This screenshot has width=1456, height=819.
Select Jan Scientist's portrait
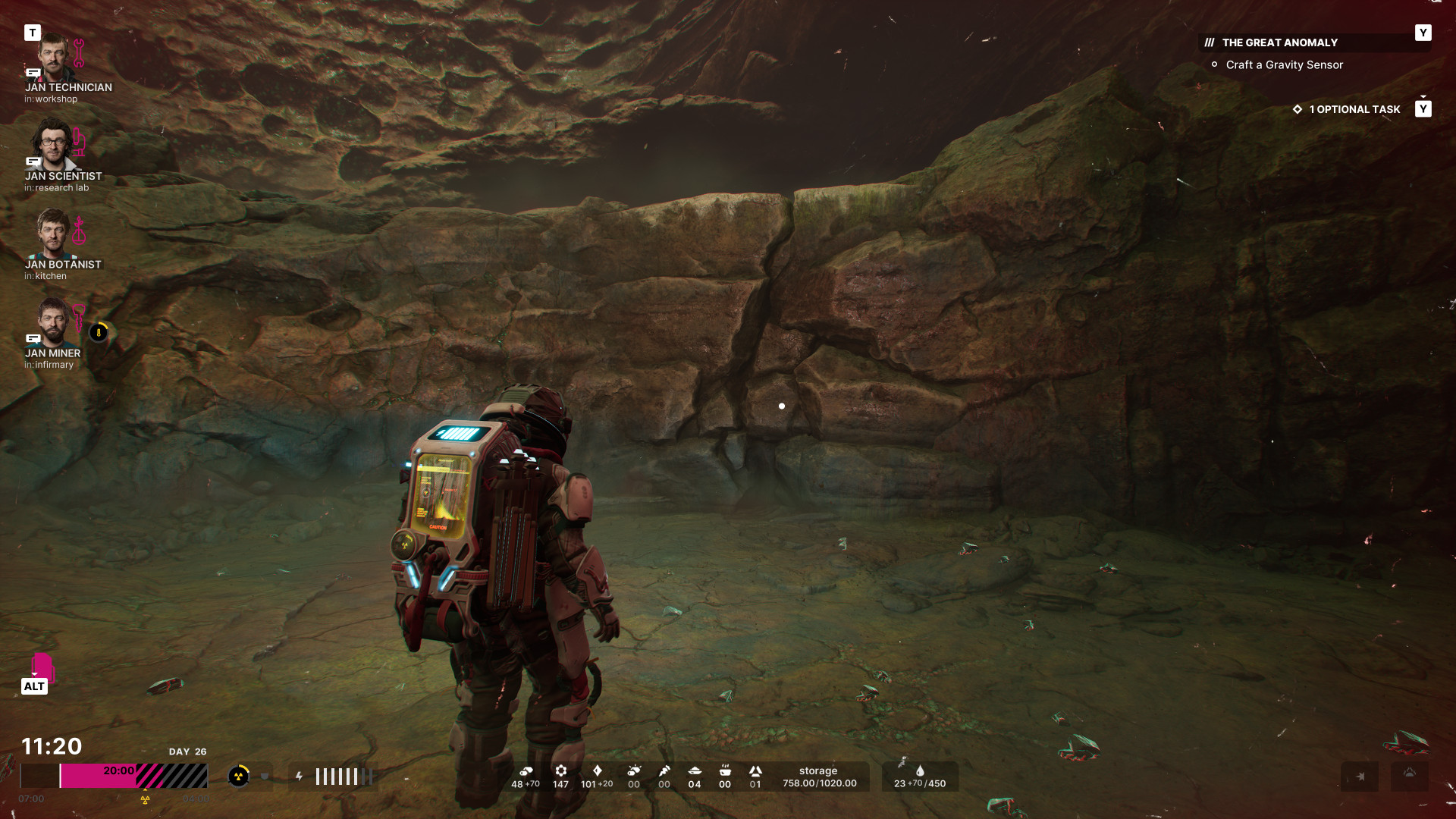(53, 146)
